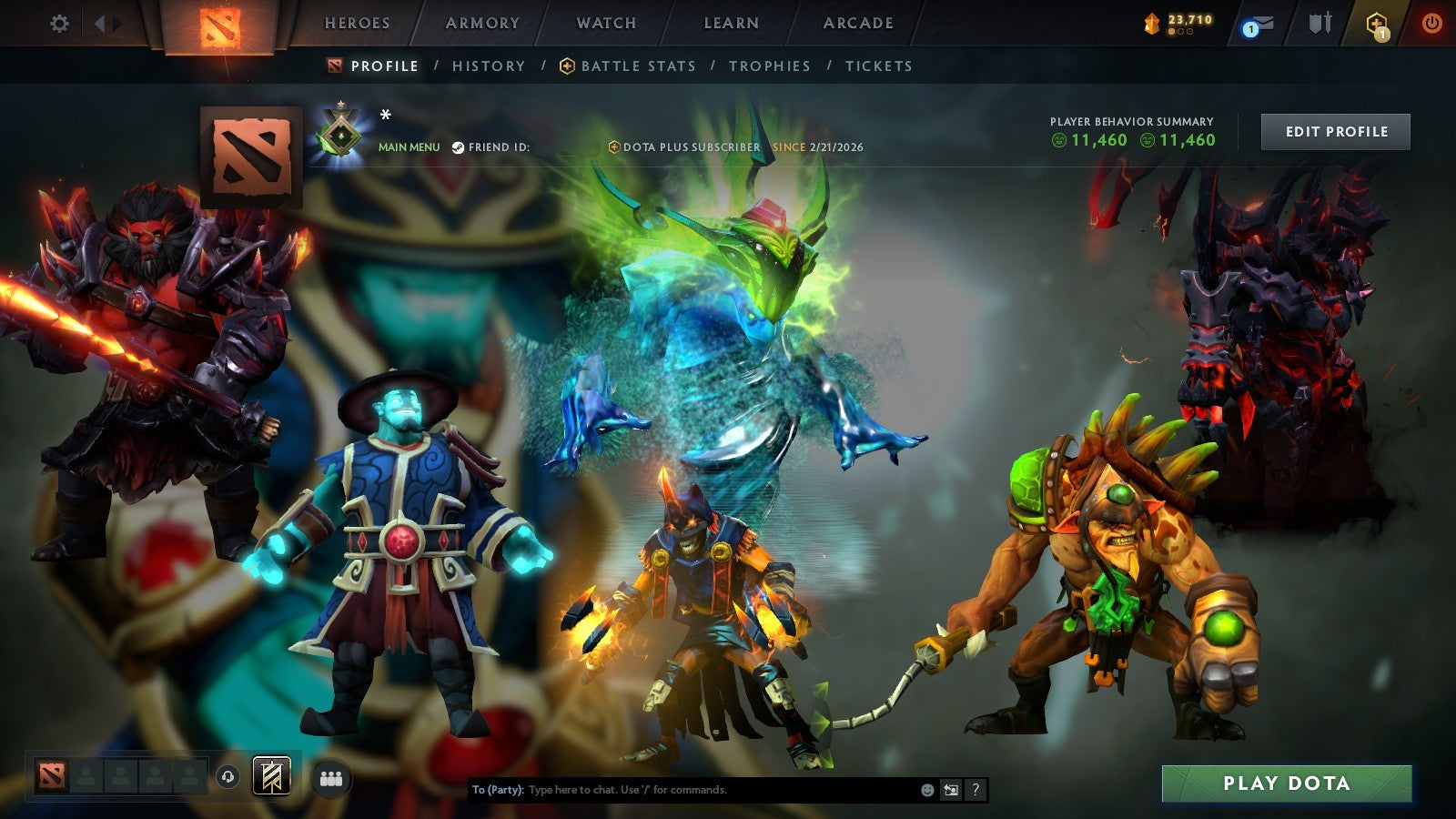Open the settings gear
This screenshot has width=1456, height=819.
pos(60,25)
